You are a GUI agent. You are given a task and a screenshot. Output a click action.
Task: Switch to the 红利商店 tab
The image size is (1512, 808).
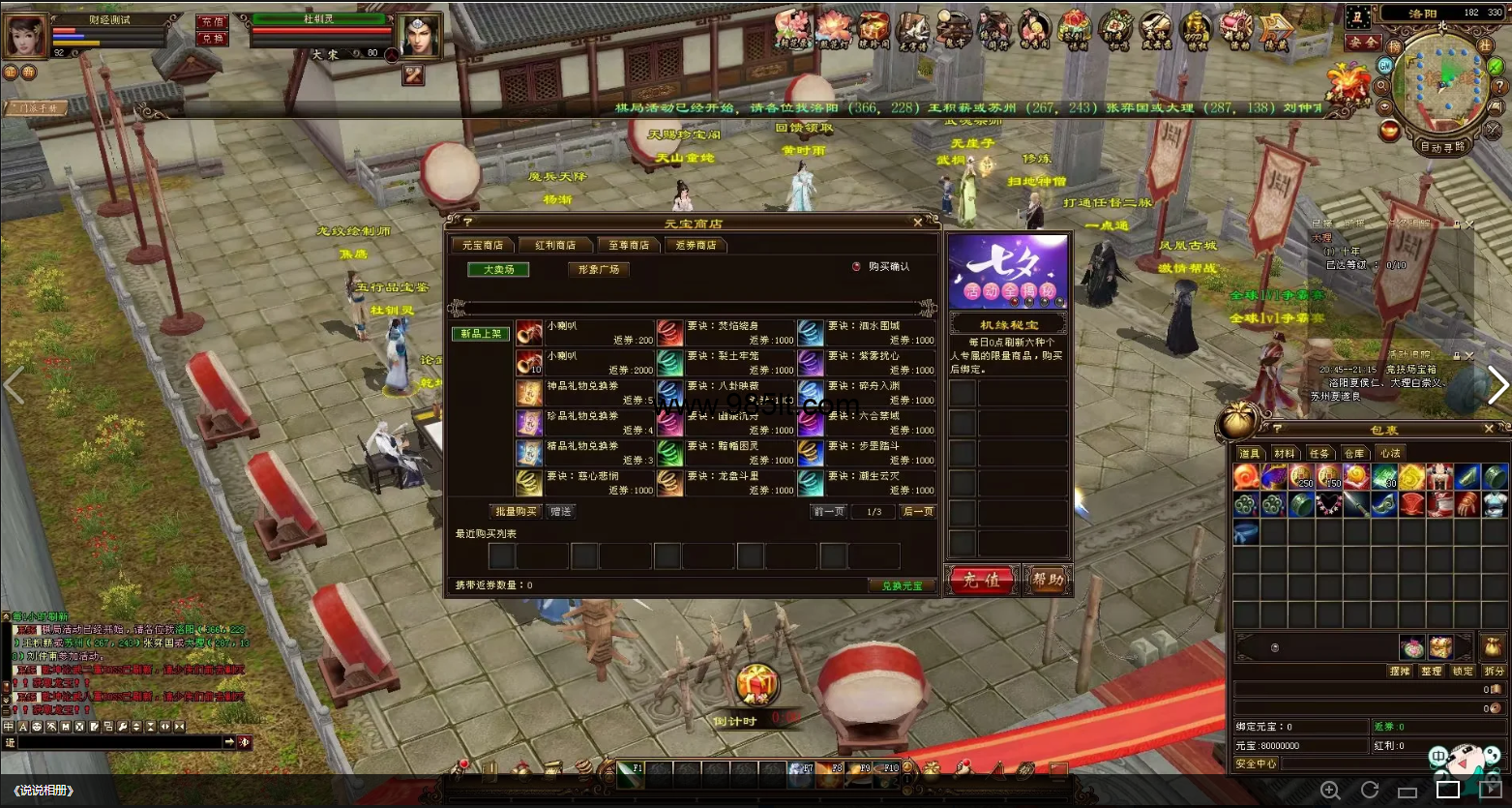pyautogui.click(x=554, y=246)
